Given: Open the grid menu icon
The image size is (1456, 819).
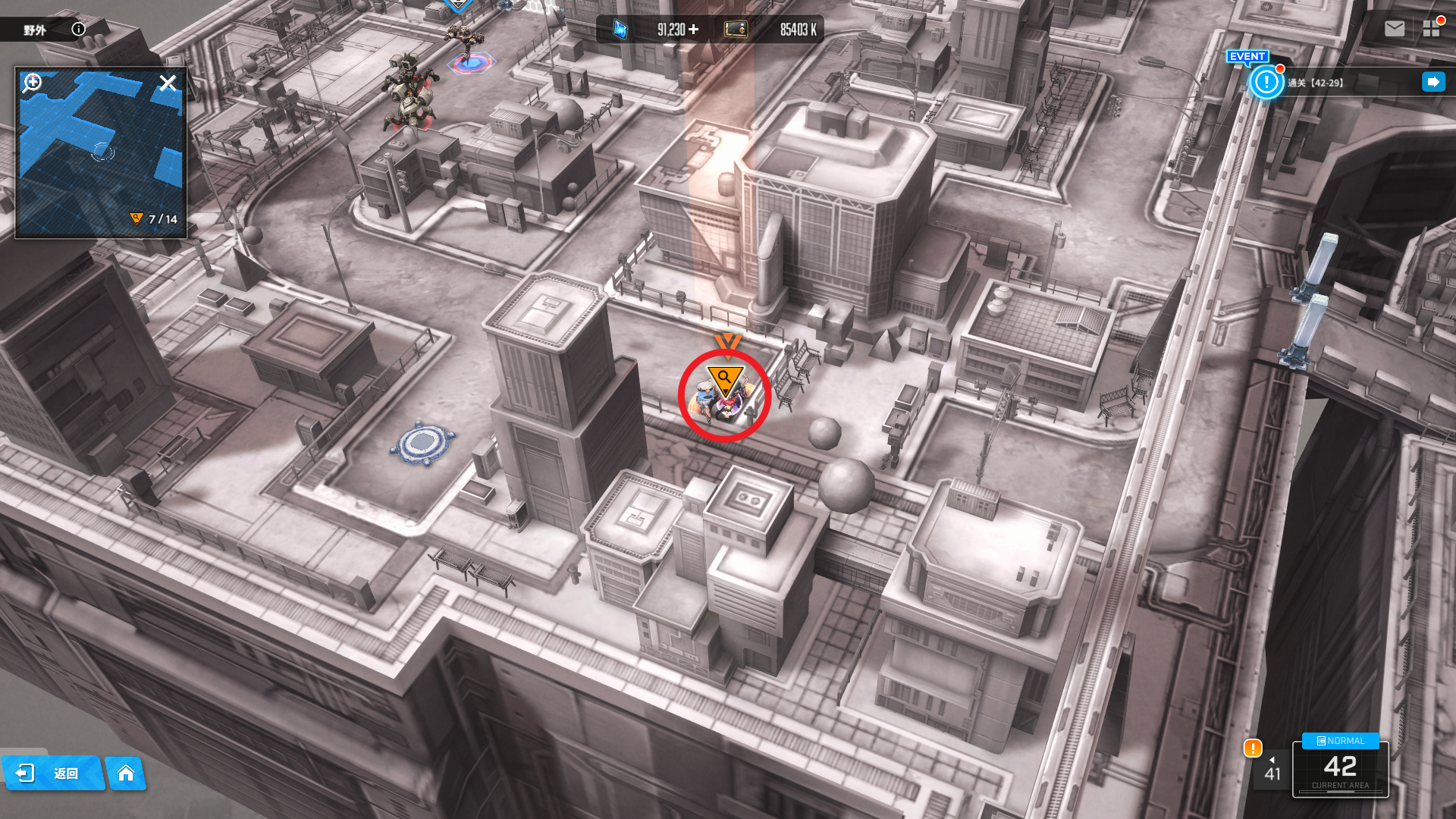Looking at the screenshot, I should [1431, 29].
